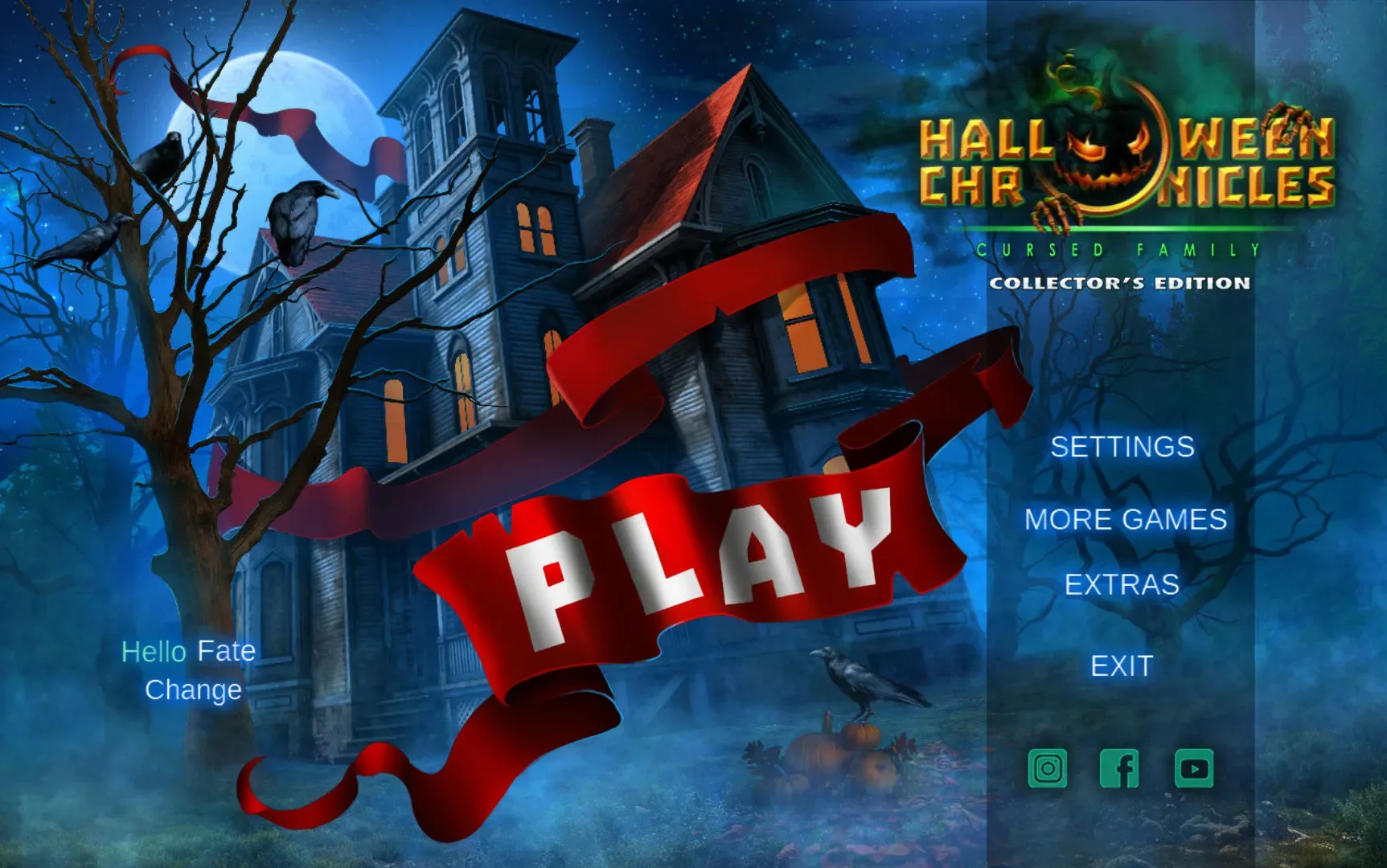Click the Cursed Family subtitle
The width and height of the screenshot is (1387, 868).
tap(1118, 250)
